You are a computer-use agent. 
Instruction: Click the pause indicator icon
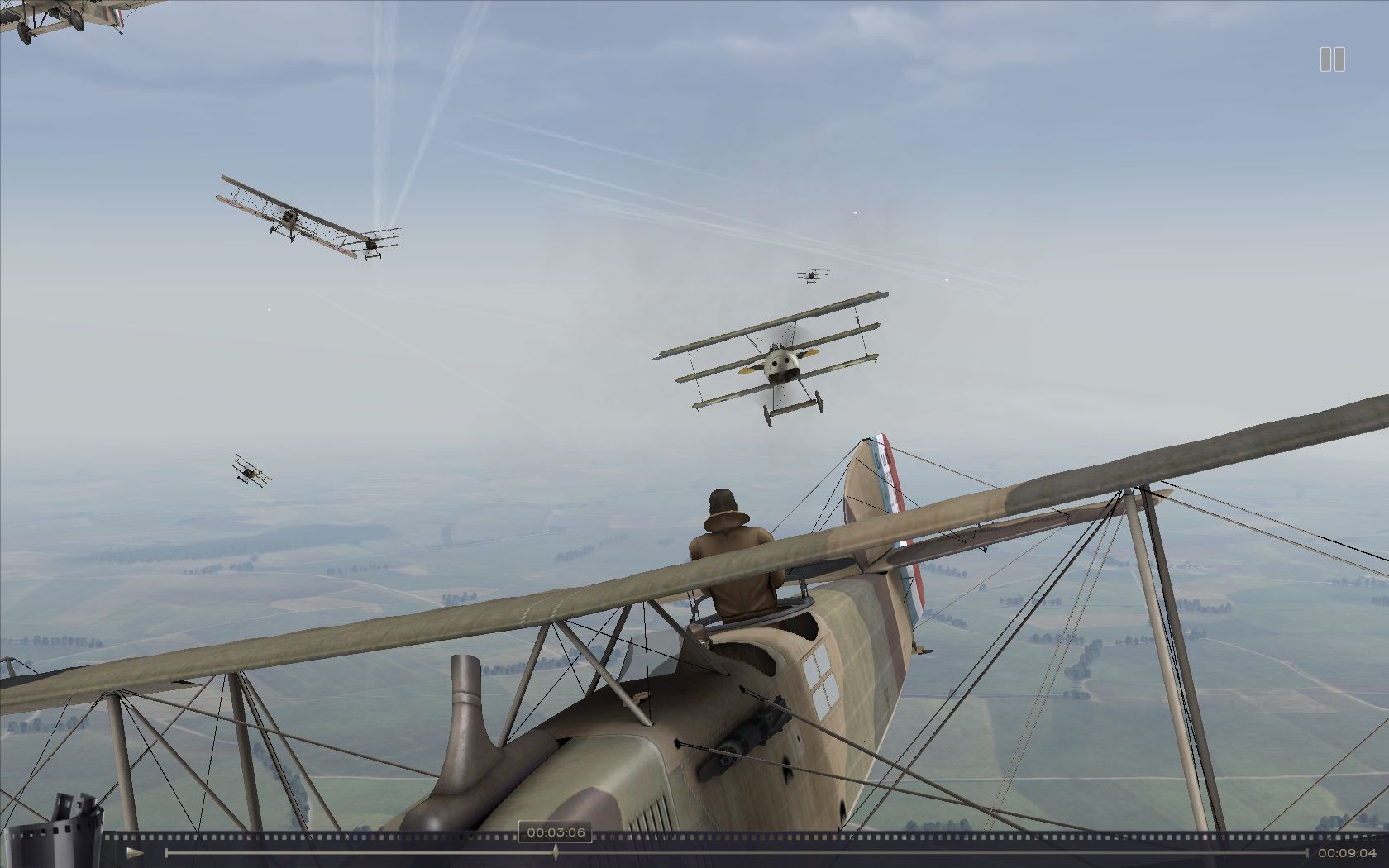coord(1332,60)
